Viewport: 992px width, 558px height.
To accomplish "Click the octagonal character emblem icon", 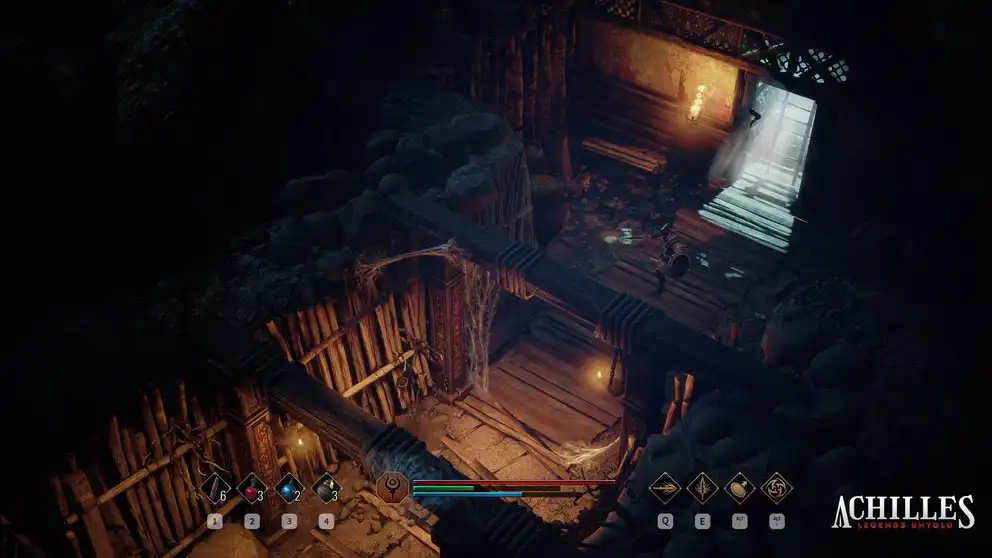I will point(392,489).
